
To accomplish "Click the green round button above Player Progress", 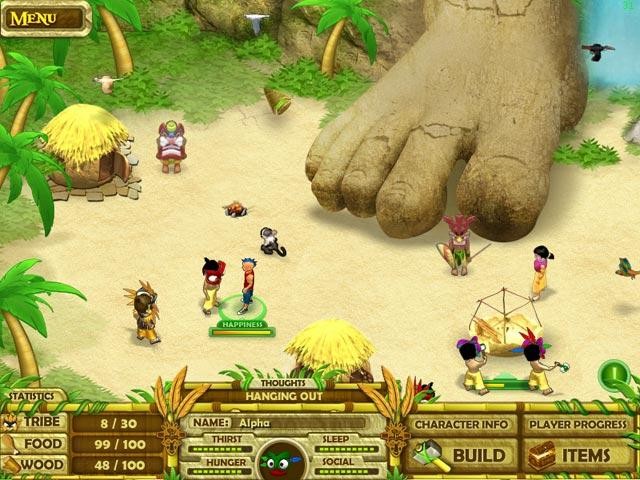I will tap(612, 375).
